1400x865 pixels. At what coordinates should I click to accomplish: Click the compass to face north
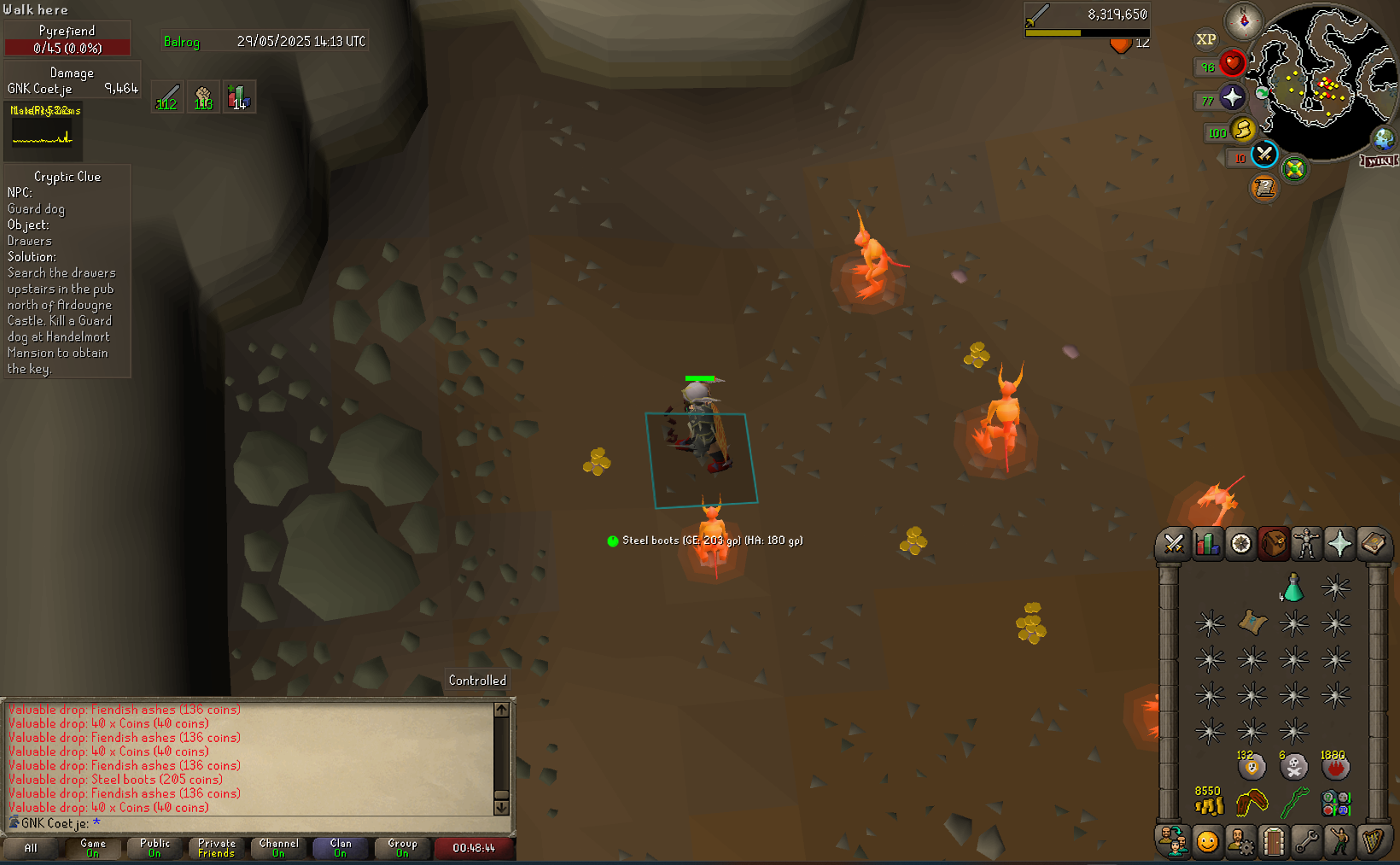1243,20
